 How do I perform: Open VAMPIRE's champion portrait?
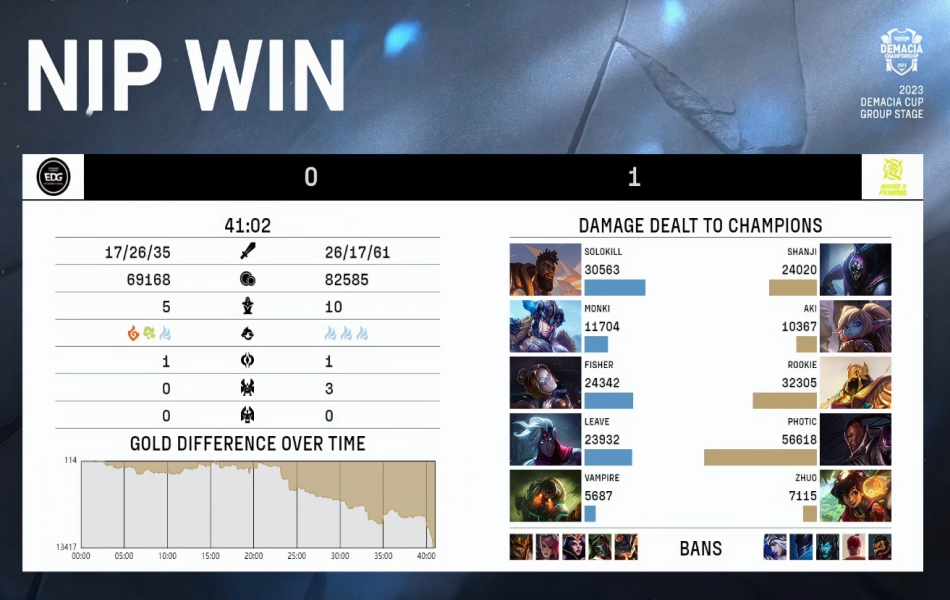pos(545,496)
